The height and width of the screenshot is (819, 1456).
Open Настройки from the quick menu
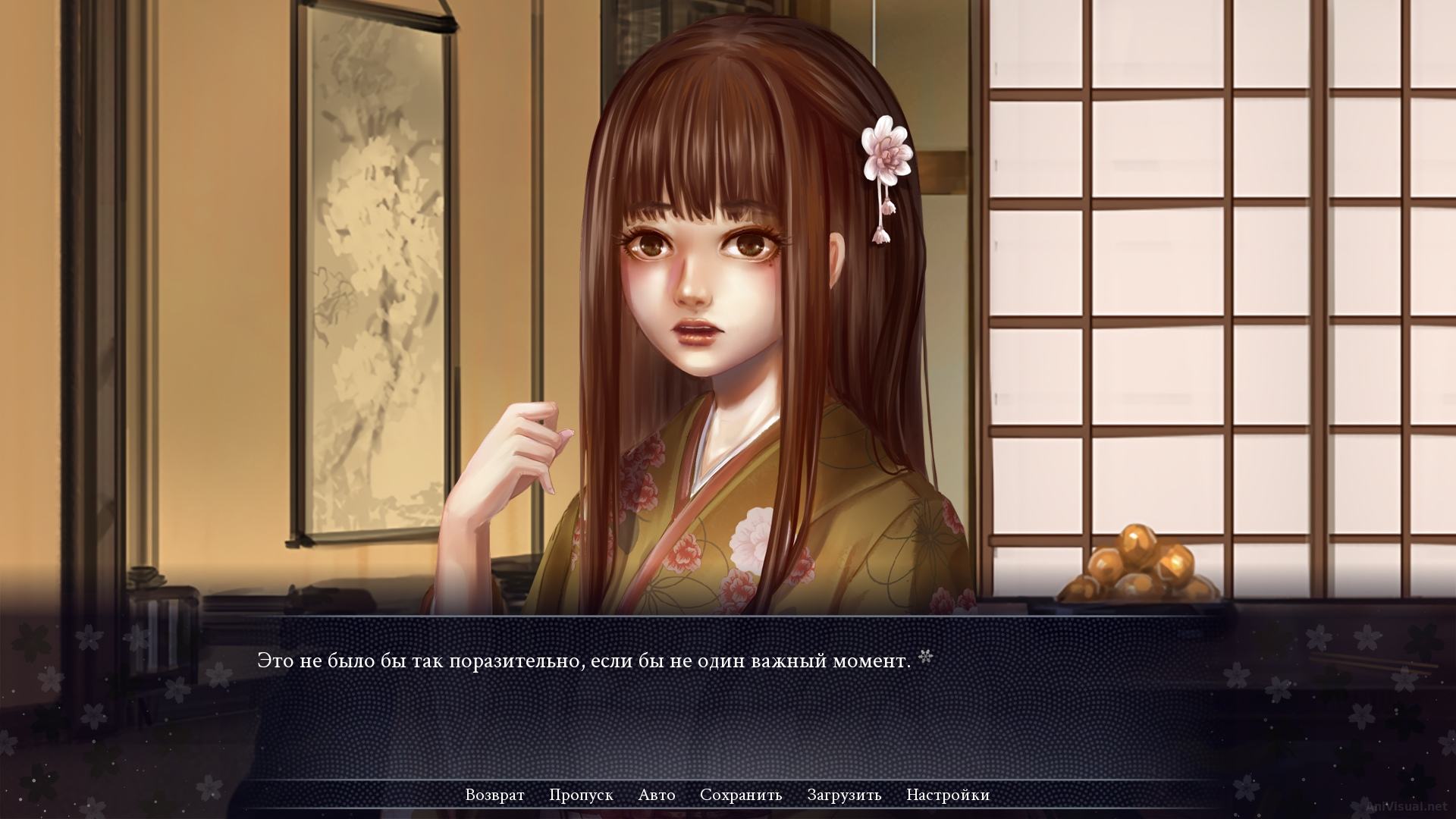[x=947, y=795]
